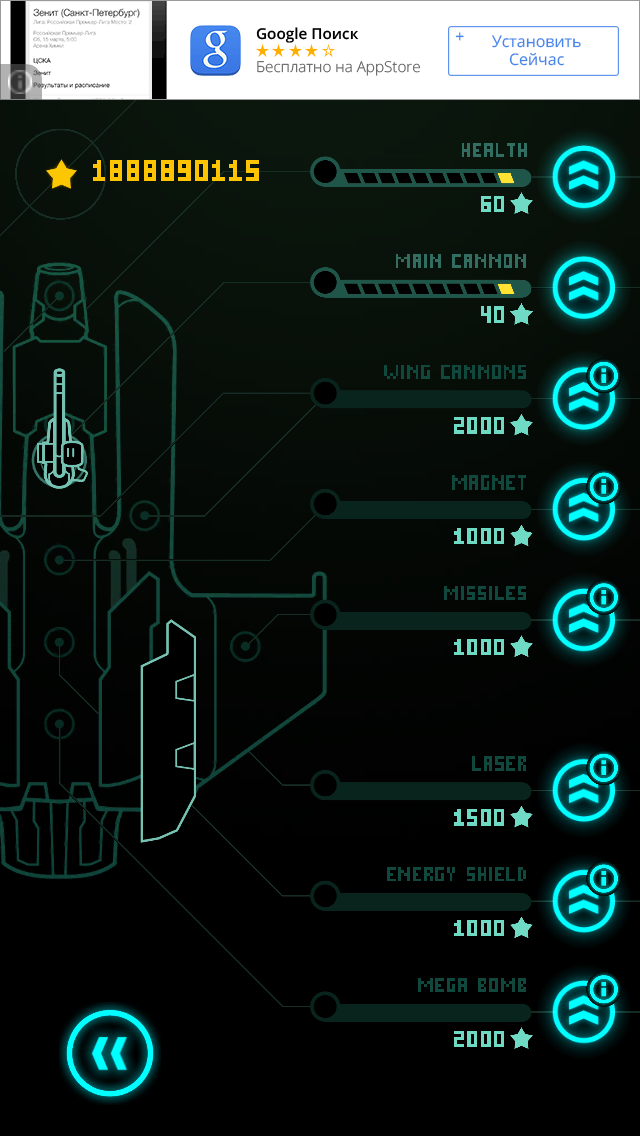Go back with the double-arrow button
Viewport: 640px width, 1136px height.
tap(110, 1052)
